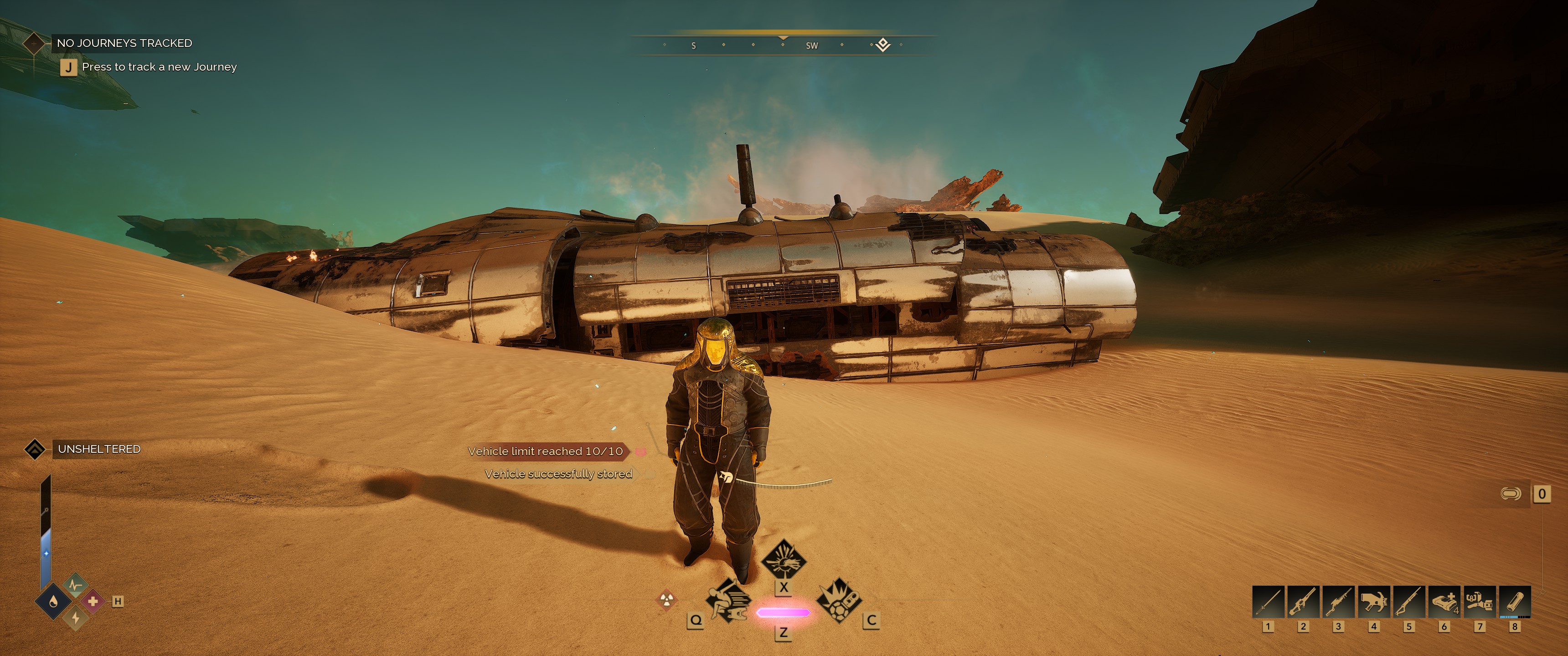Select the cylinder item in slot 8
Screen dimensions: 1568x656
point(1514,602)
